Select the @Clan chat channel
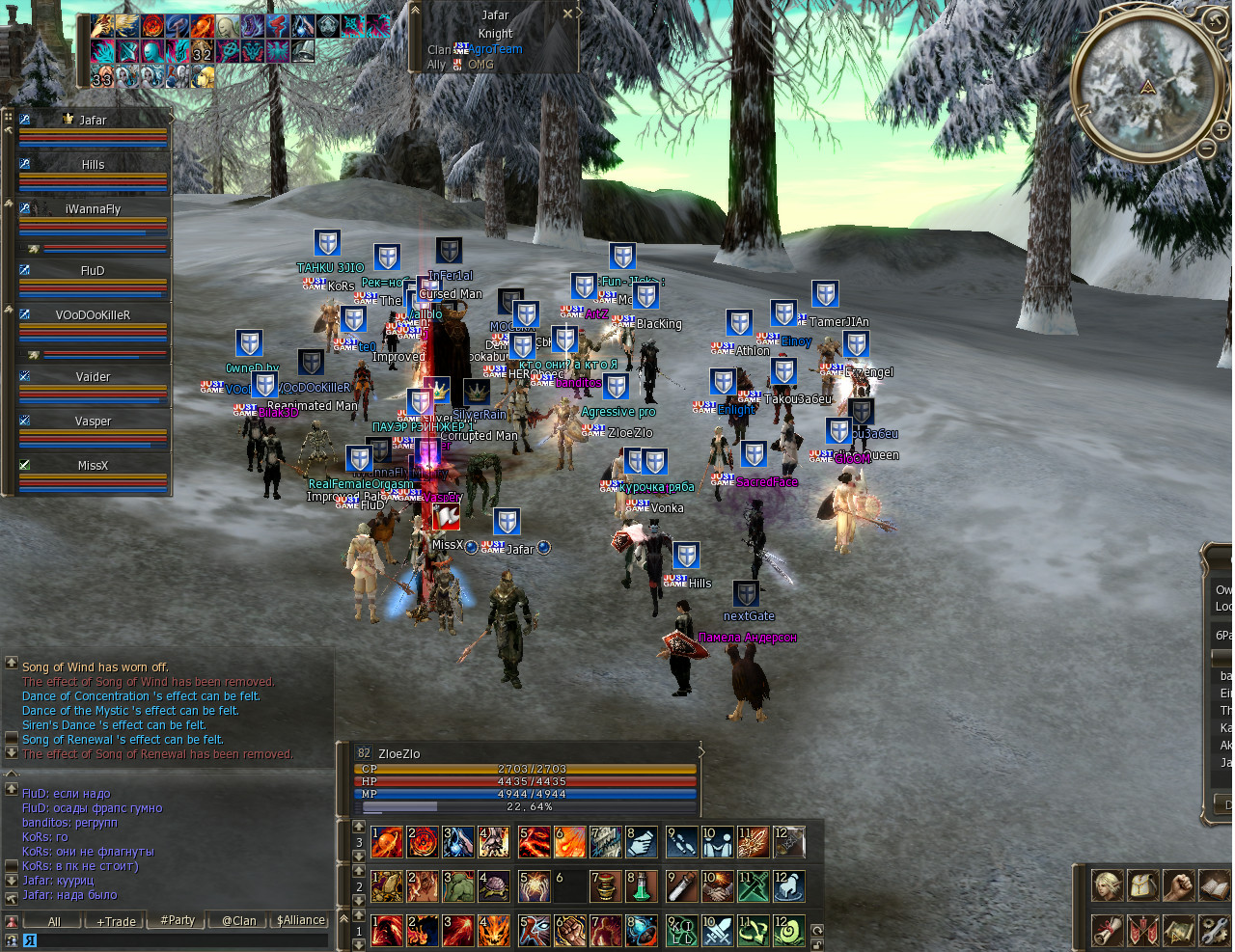 (237, 920)
